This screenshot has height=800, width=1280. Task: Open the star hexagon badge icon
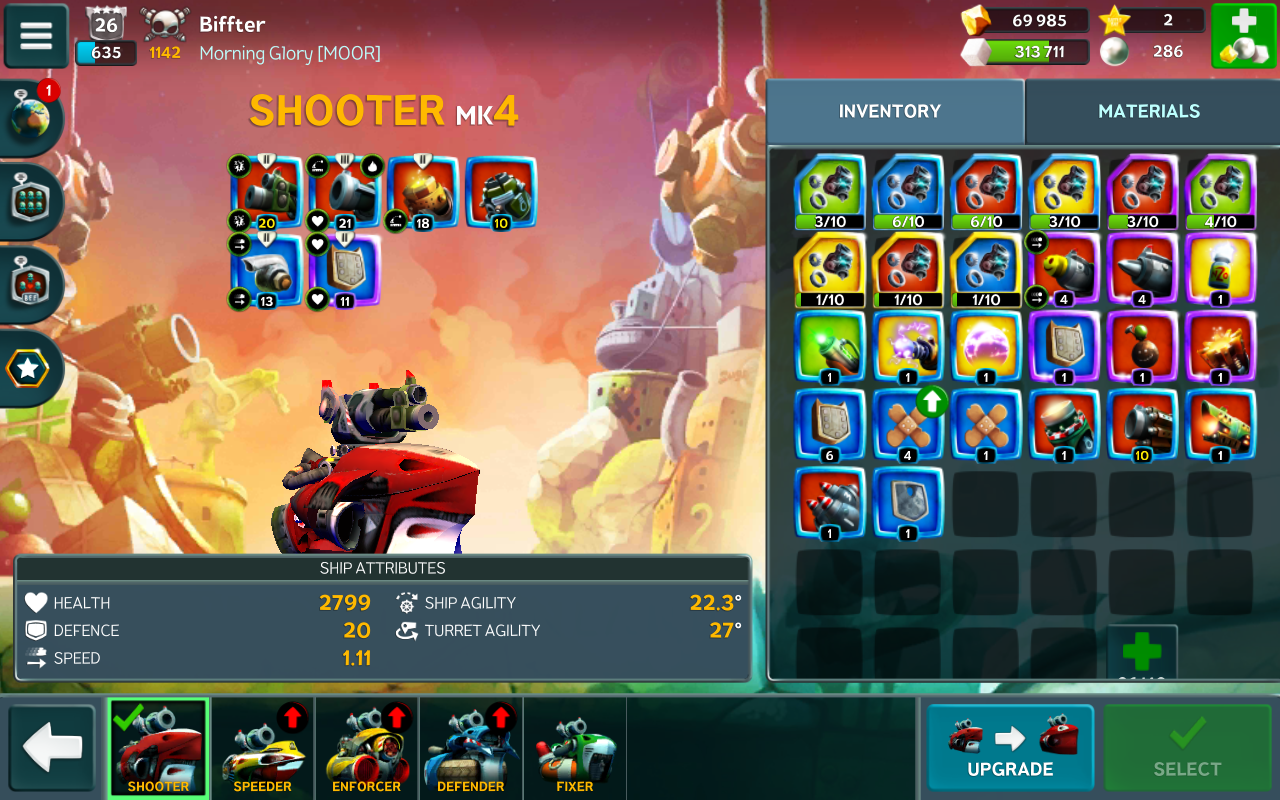click(29, 370)
